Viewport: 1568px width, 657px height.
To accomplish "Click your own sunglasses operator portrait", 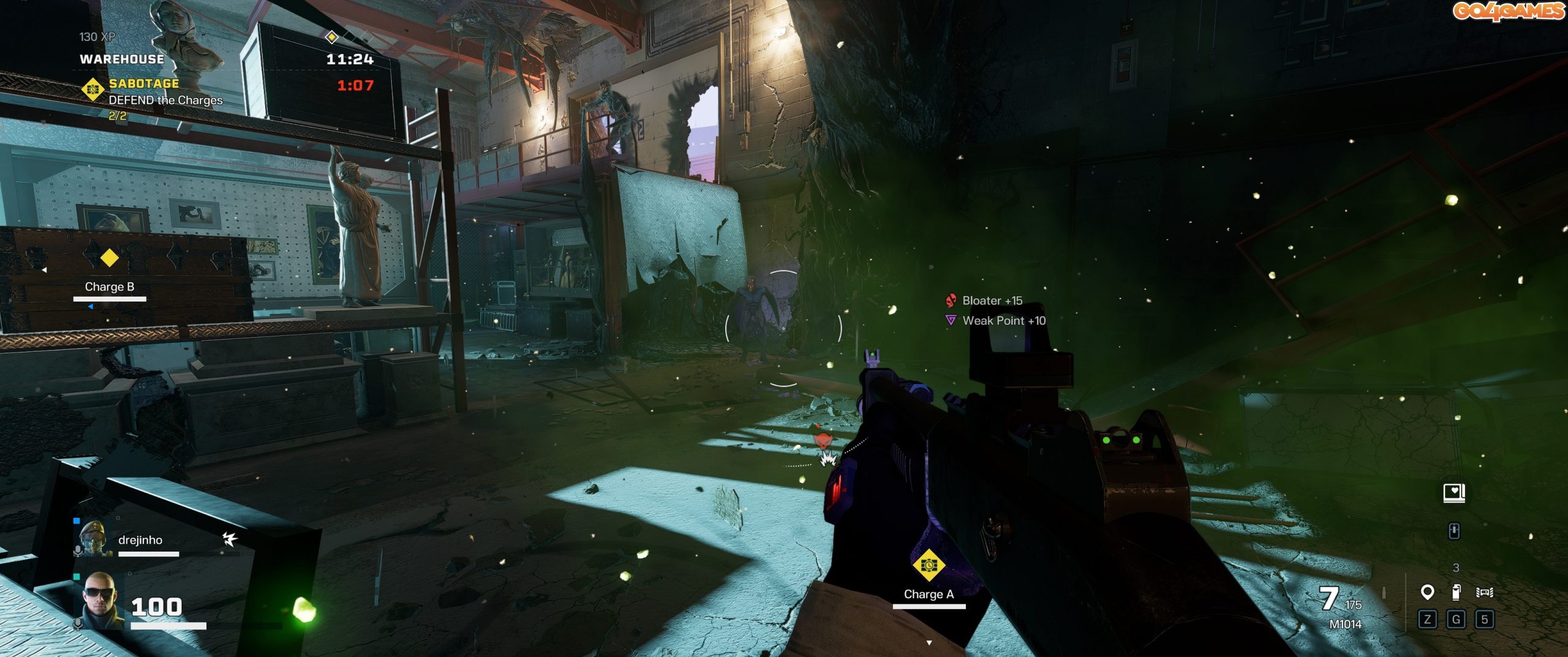I will pyautogui.click(x=99, y=601).
